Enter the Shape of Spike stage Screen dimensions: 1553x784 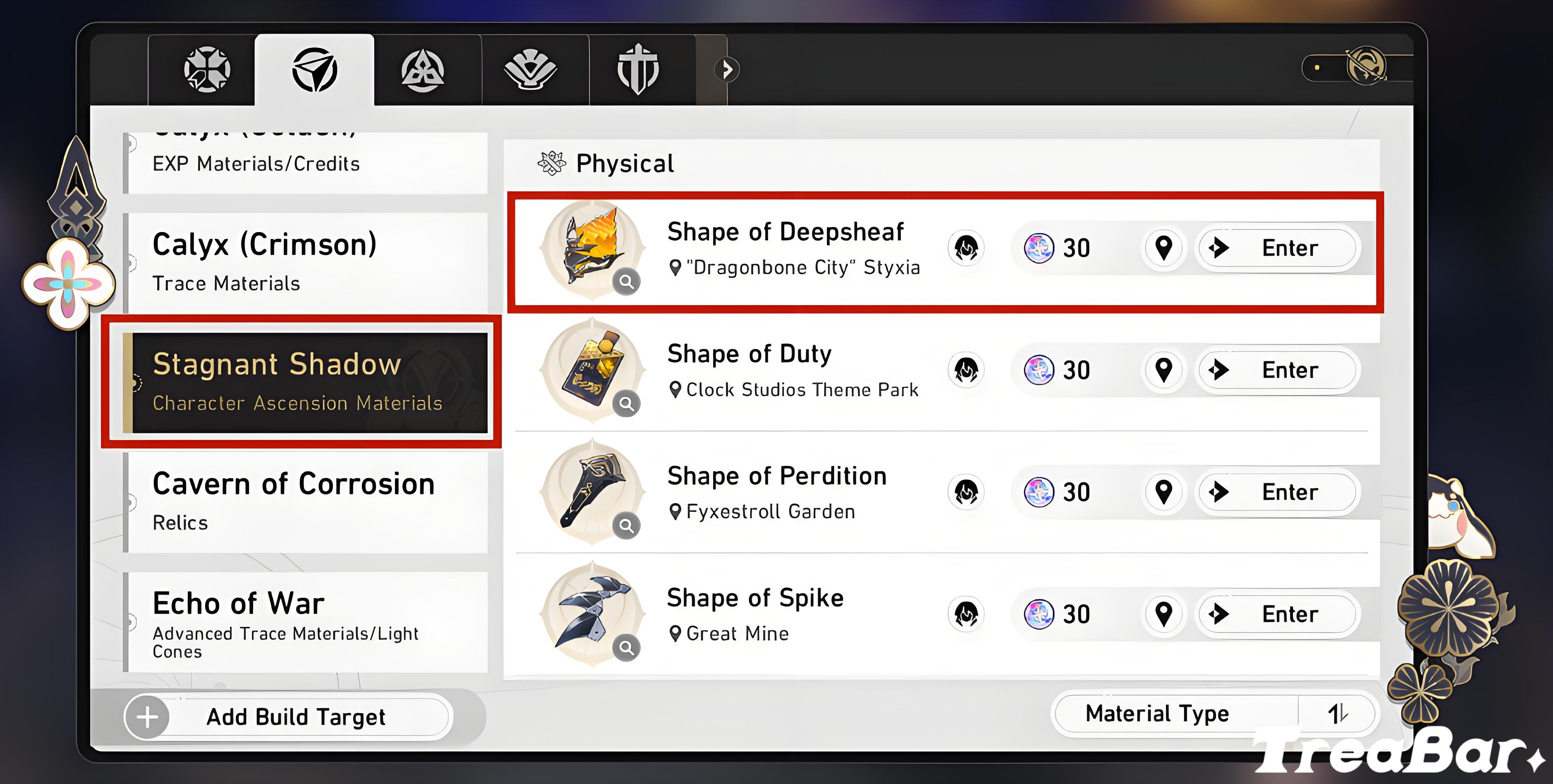click(x=1277, y=614)
